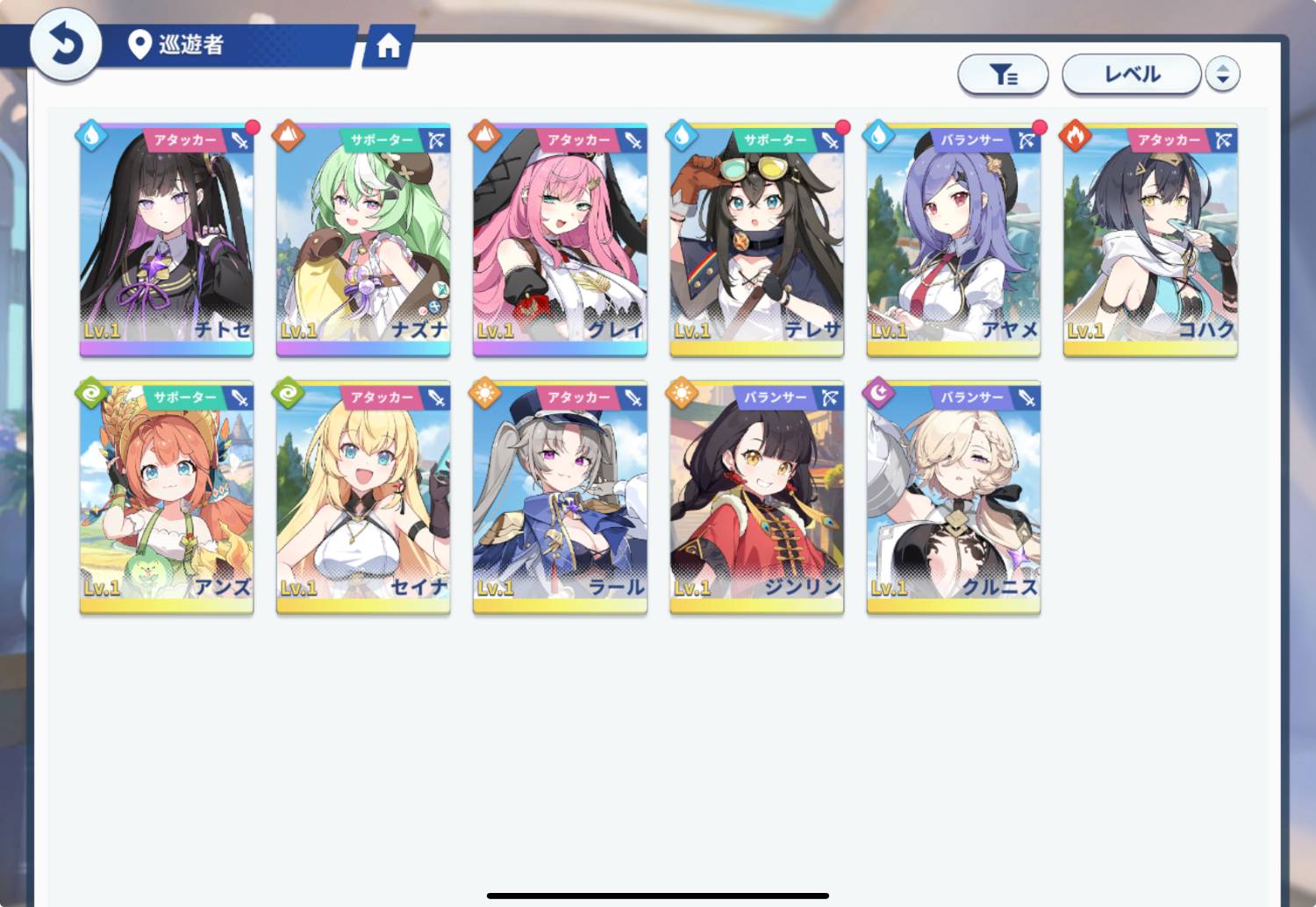Choose the ナズナ character card
Screen dimensions: 1316x907
[363, 239]
